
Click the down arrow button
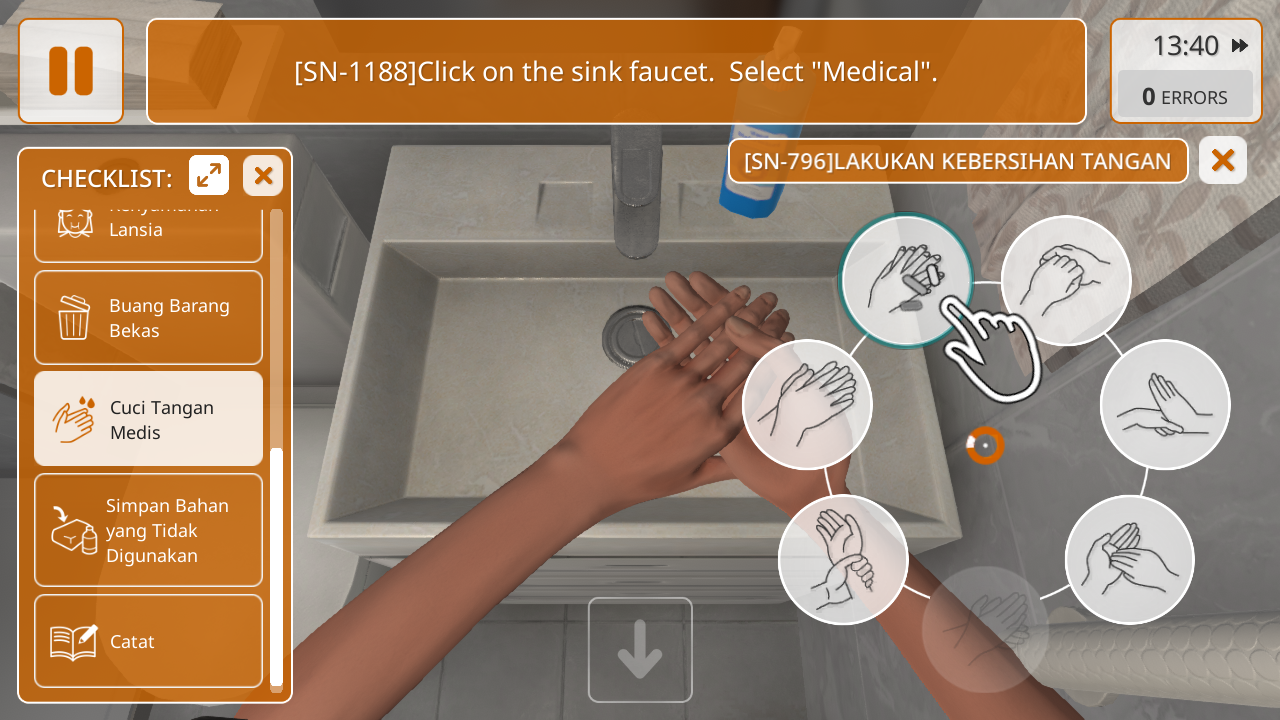[x=640, y=650]
